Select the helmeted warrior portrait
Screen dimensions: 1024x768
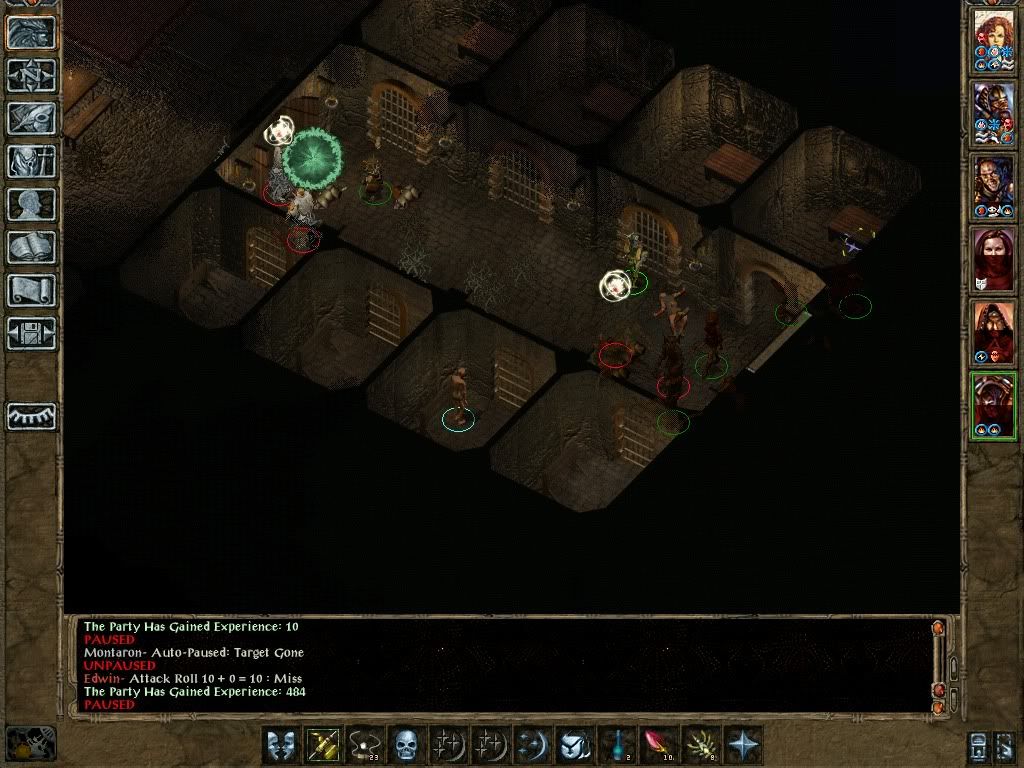(x=994, y=113)
